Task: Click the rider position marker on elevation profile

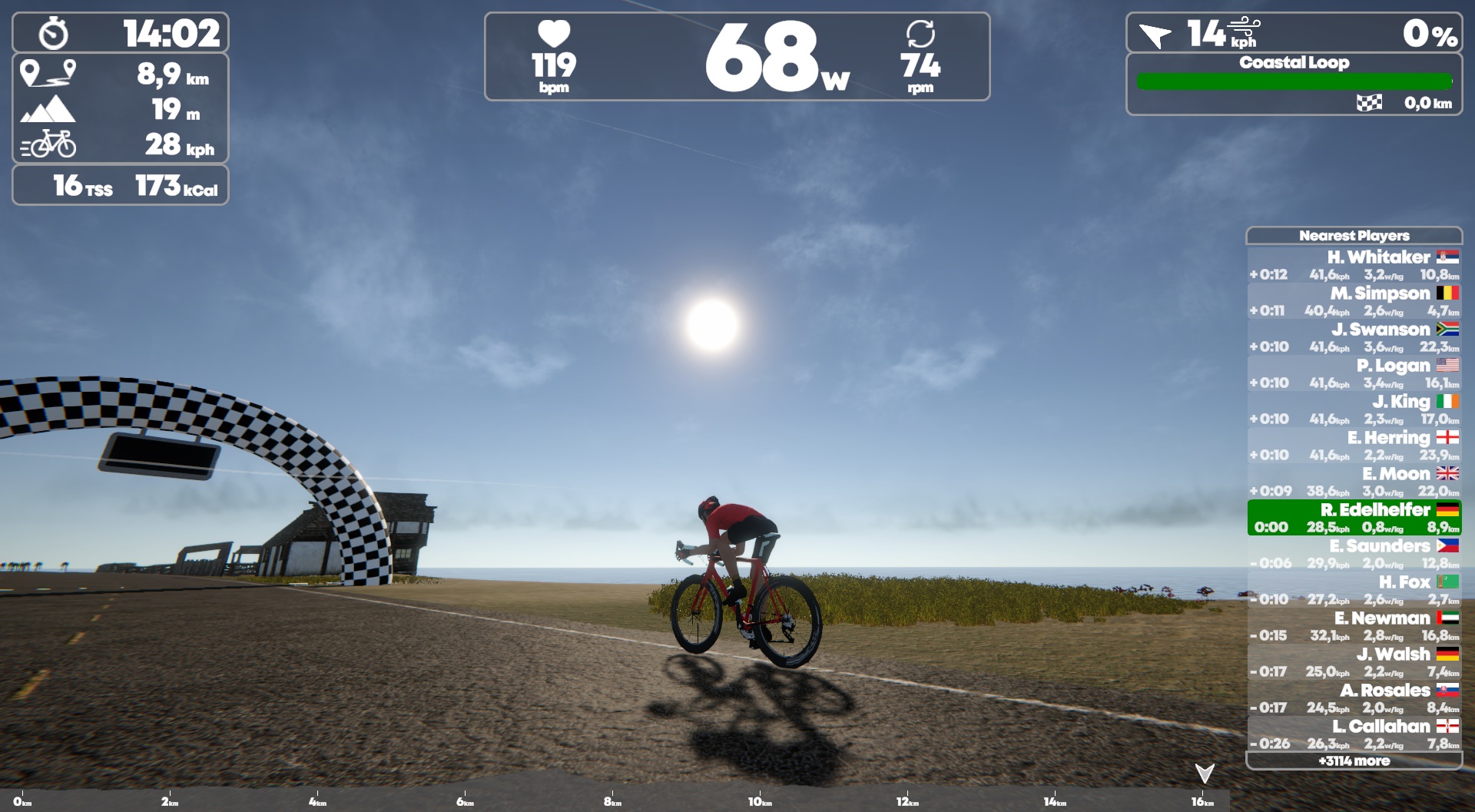Action: [1205, 773]
